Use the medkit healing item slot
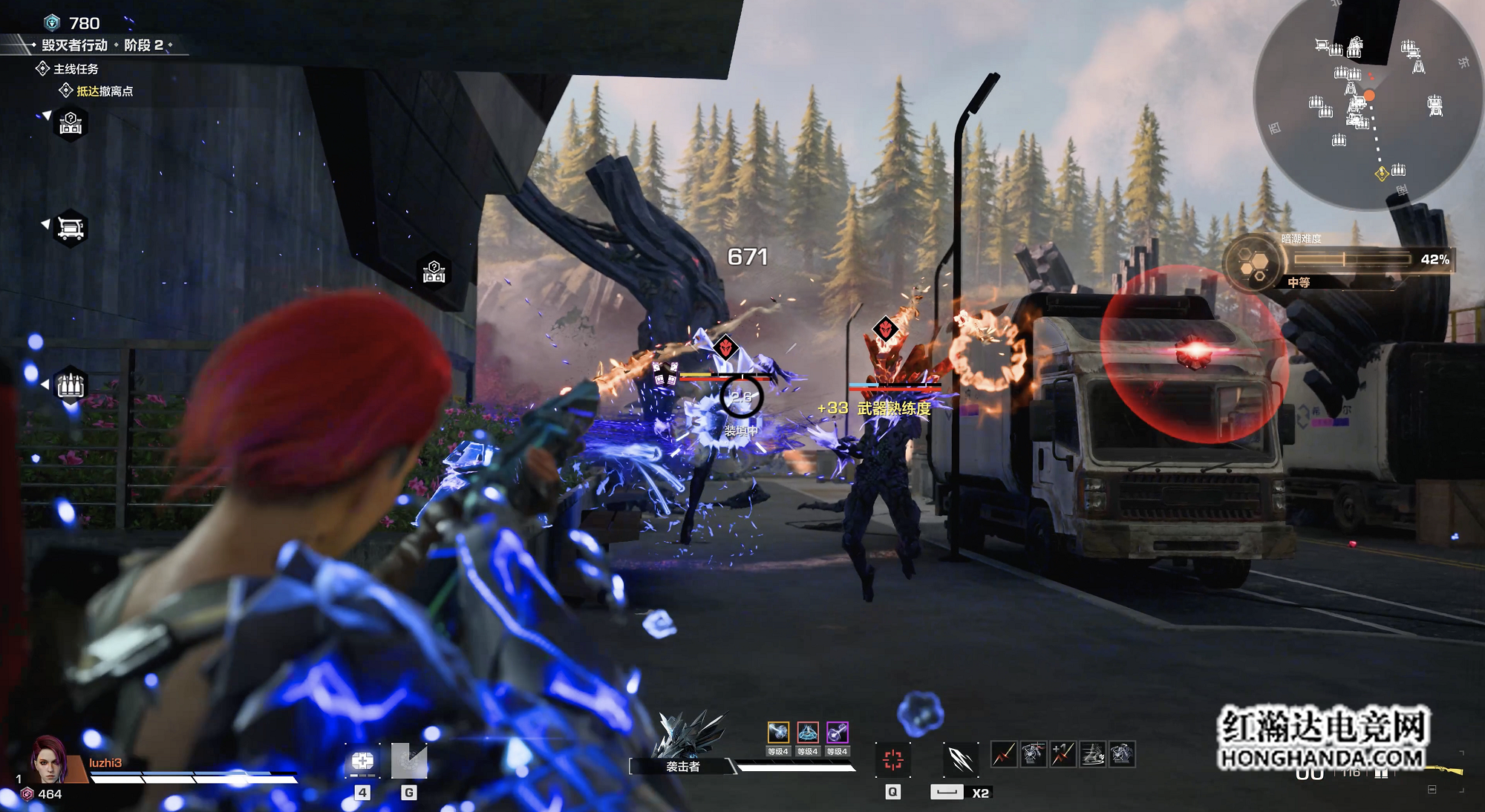The width and height of the screenshot is (1485, 812). tap(362, 762)
